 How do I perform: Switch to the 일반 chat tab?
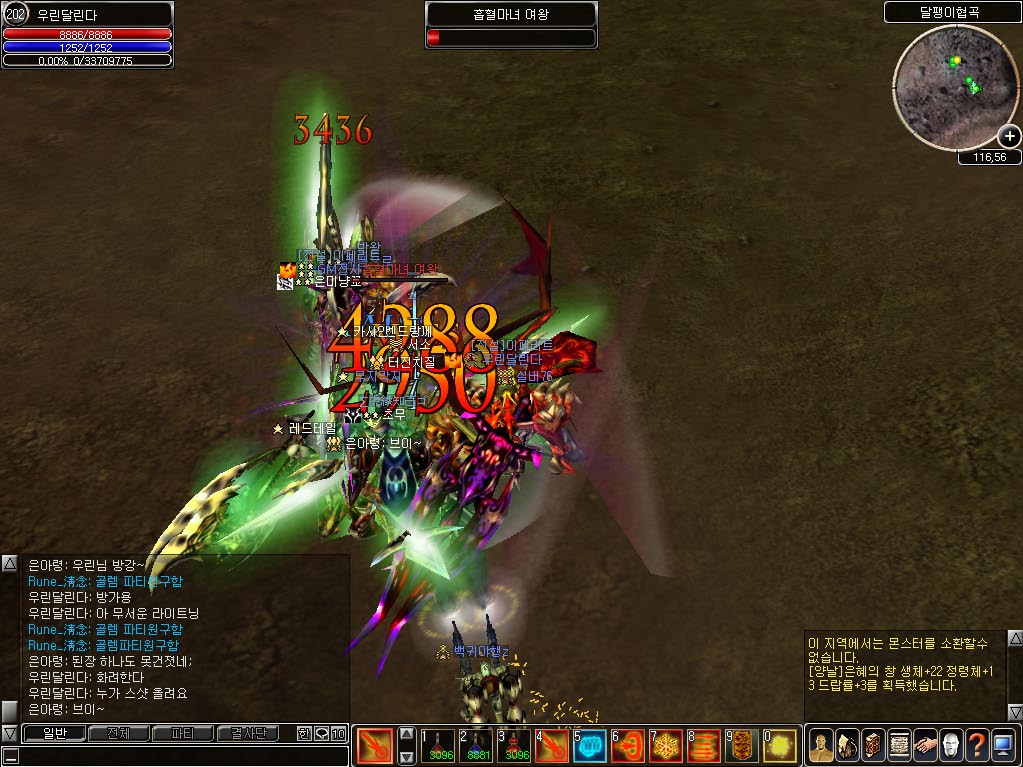[53, 733]
